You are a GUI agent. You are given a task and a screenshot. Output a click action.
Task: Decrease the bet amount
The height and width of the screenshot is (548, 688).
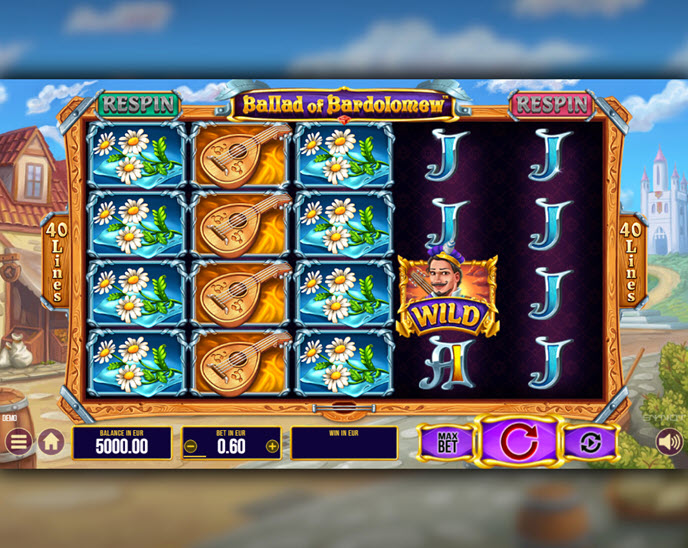[x=191, y=446]
